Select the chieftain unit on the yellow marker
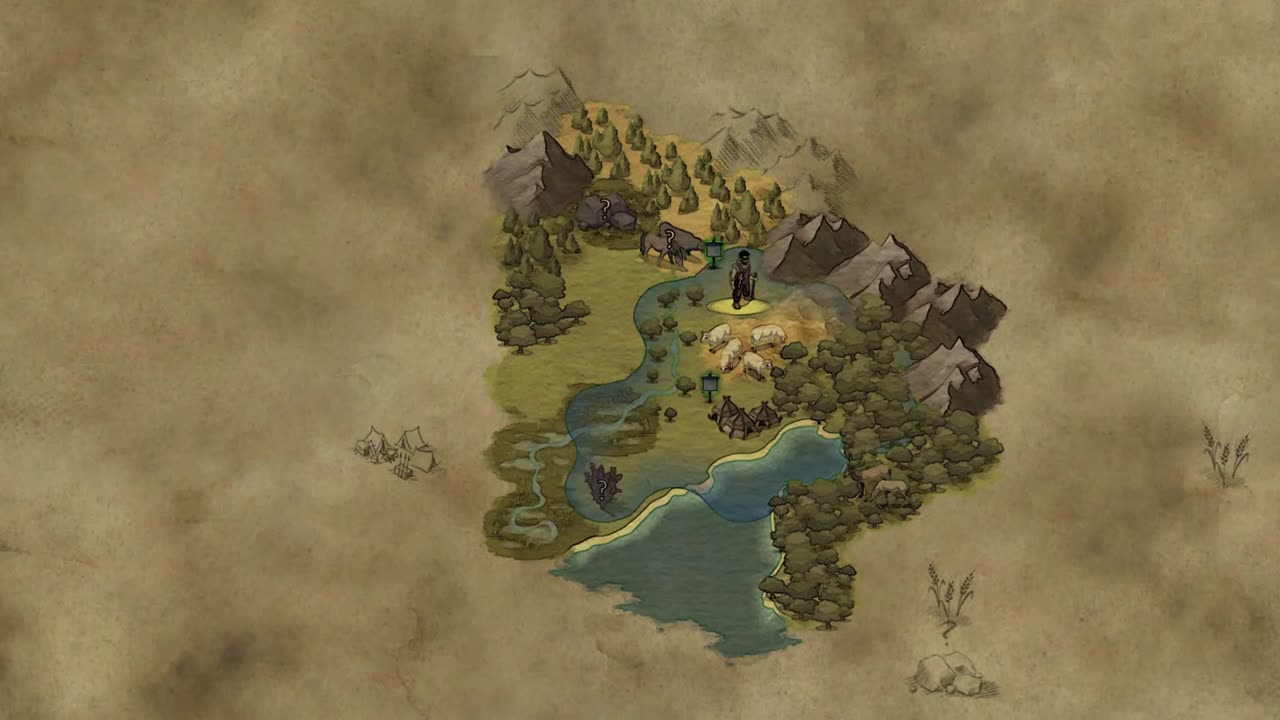The height and width of the screenshot is (720, 1280). (742, 281)
